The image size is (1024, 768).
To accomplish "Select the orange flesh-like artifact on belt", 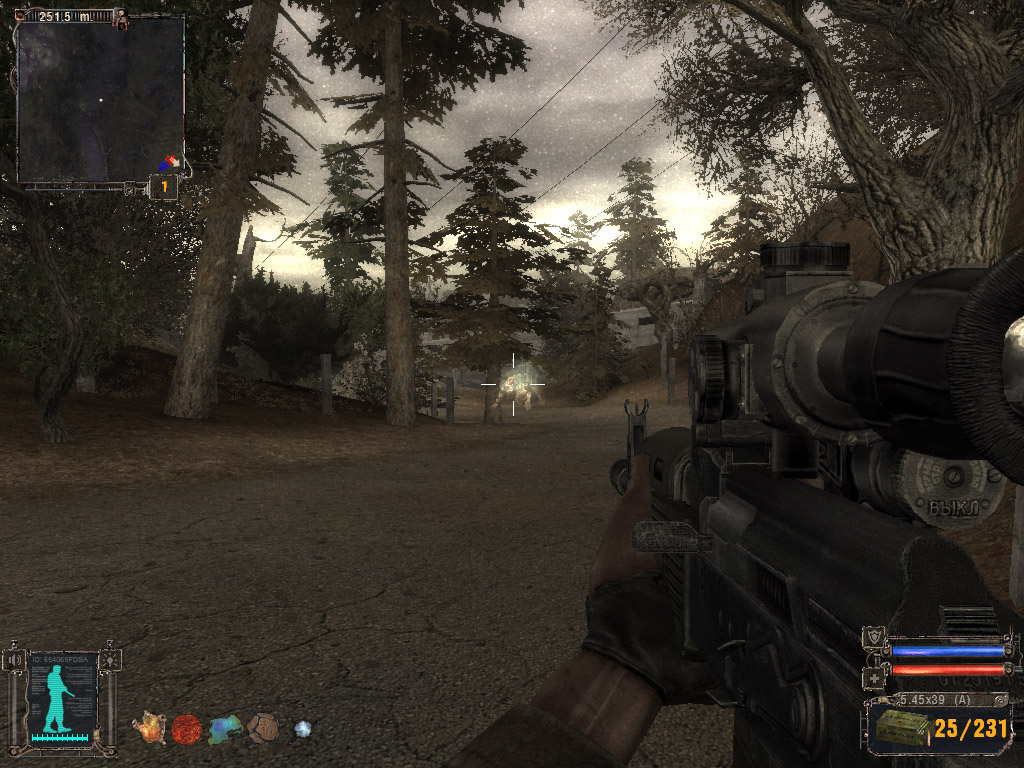I will [149, 728].
